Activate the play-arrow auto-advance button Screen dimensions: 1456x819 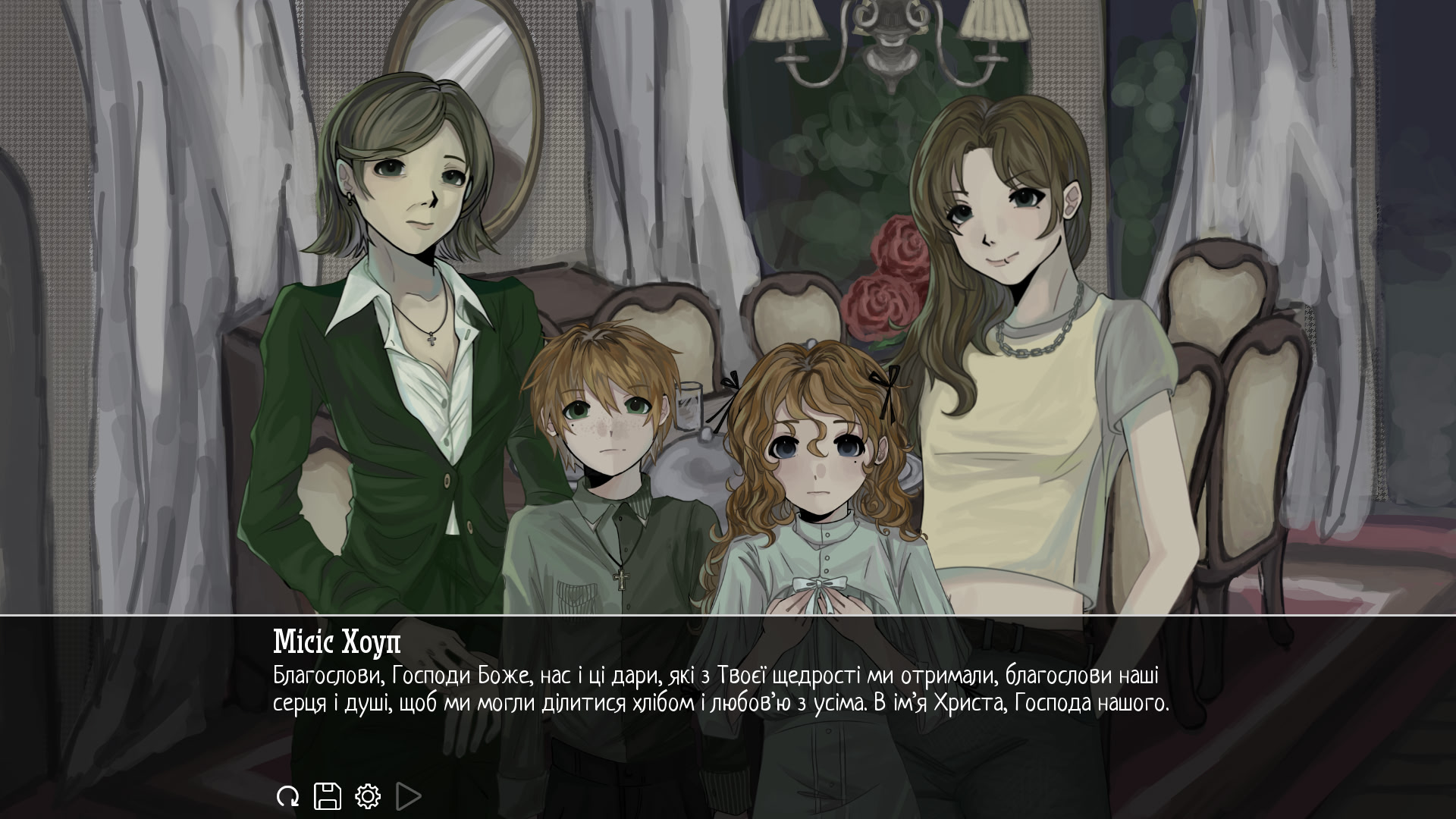click(x=408, y=796)
